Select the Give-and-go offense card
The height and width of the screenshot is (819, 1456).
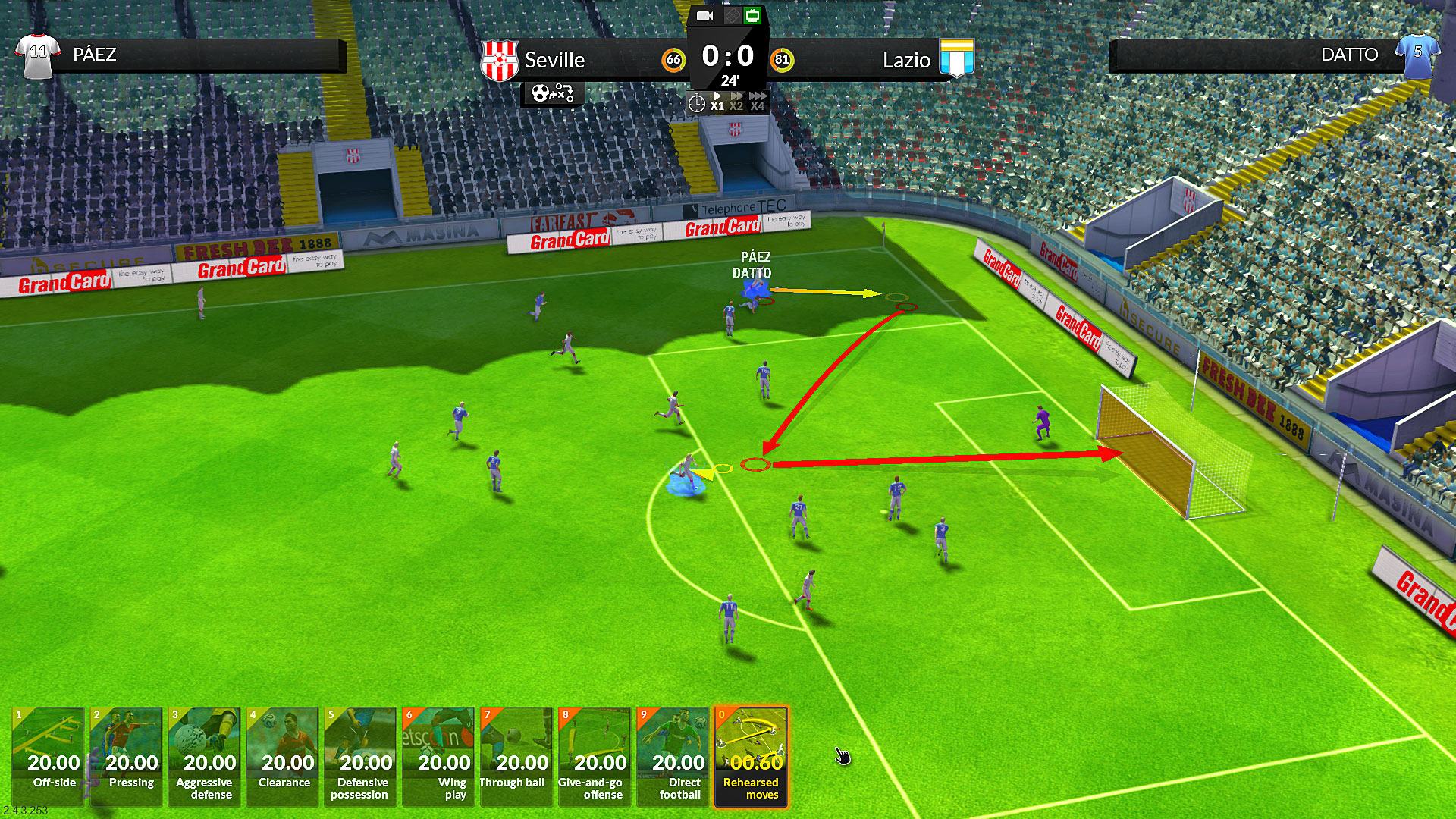(595, 756)
